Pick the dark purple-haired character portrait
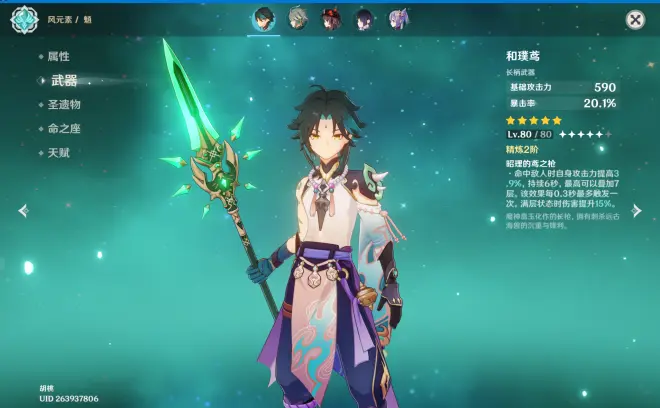This screenshot has width=660, height=408. click(x=363, y=19)
